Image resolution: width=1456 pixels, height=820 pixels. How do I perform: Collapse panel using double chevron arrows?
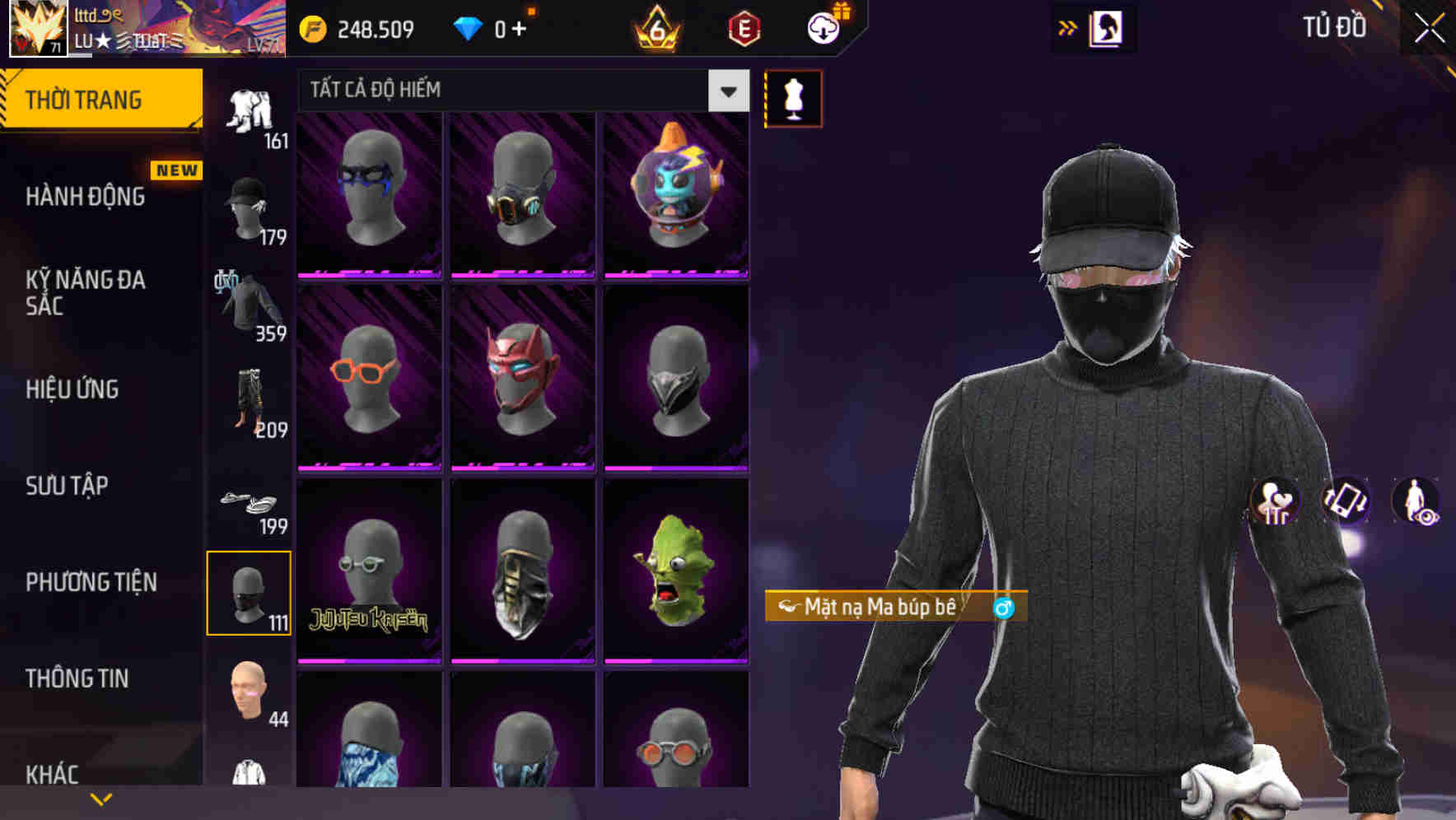1068,27
